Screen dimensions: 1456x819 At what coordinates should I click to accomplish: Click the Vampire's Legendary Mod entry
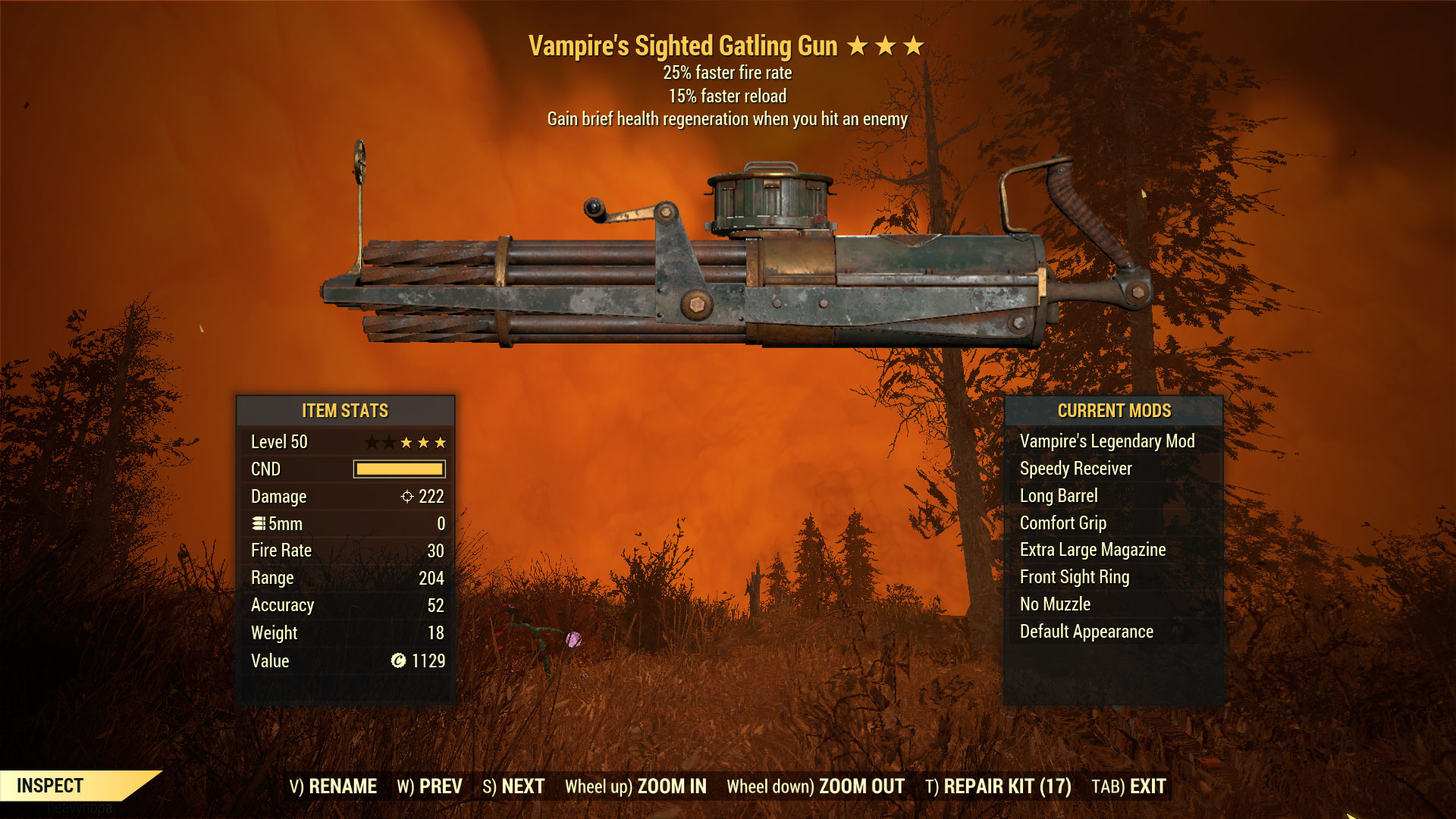click(x=1107, y=441)
